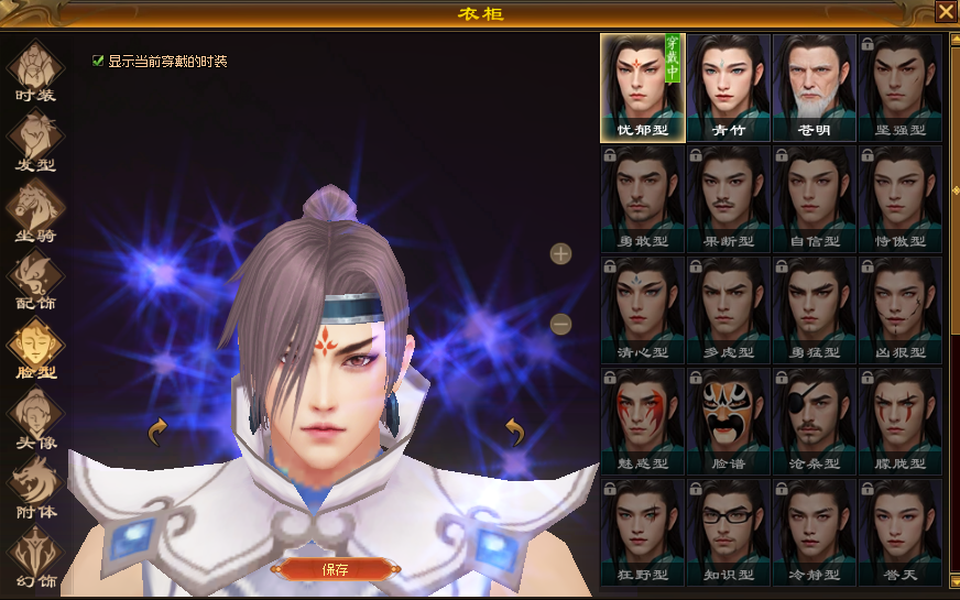Open the 坐骑 mount tab
The height and width of the screenshot is (600, 960).
pos(36,210)
